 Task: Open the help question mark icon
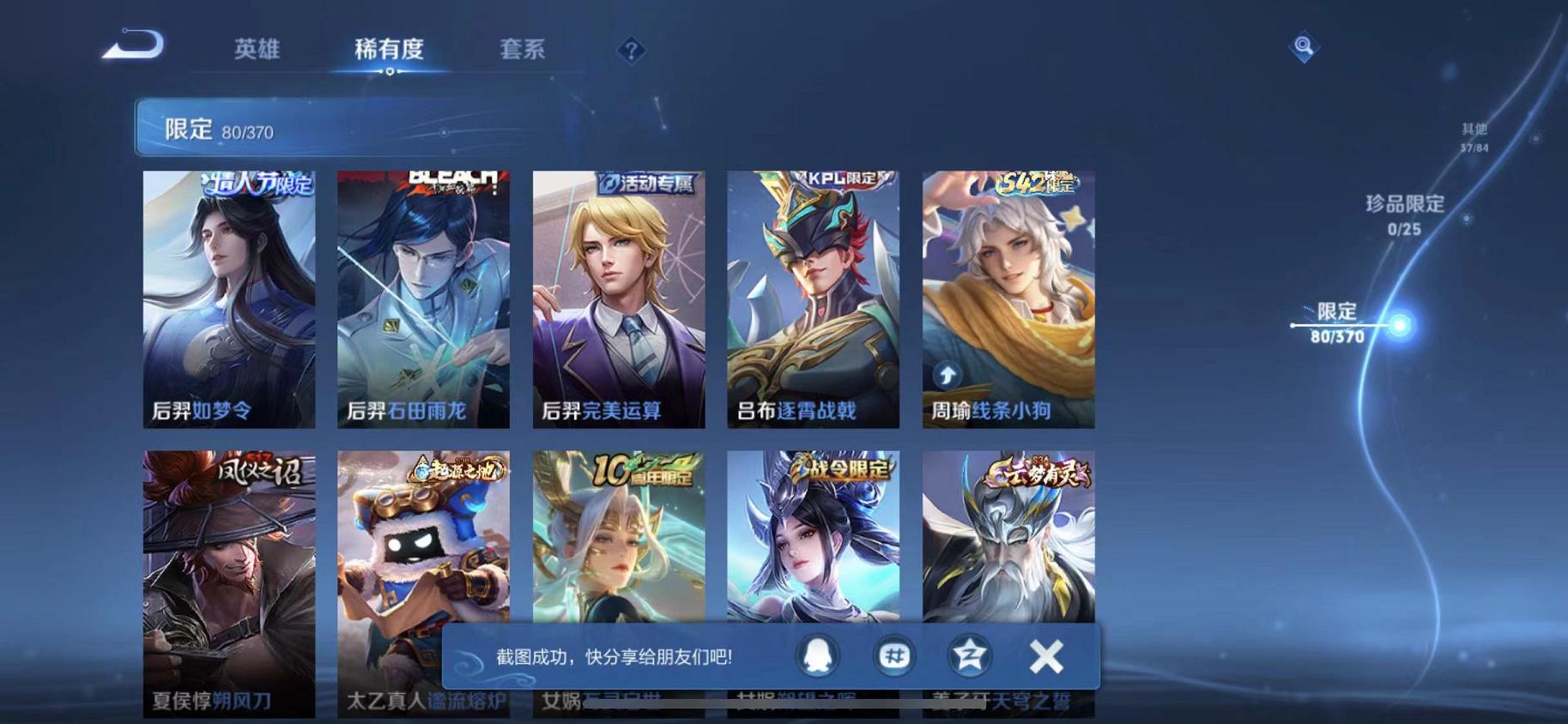pyautogui.click(x=631, y=52)
